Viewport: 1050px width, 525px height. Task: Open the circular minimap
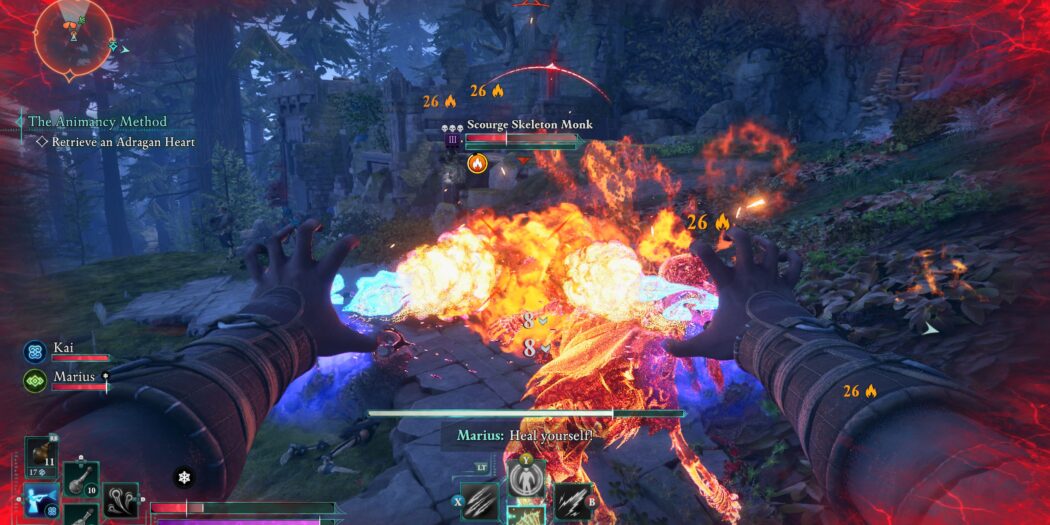pyautogui.click(x=71, y=37)
